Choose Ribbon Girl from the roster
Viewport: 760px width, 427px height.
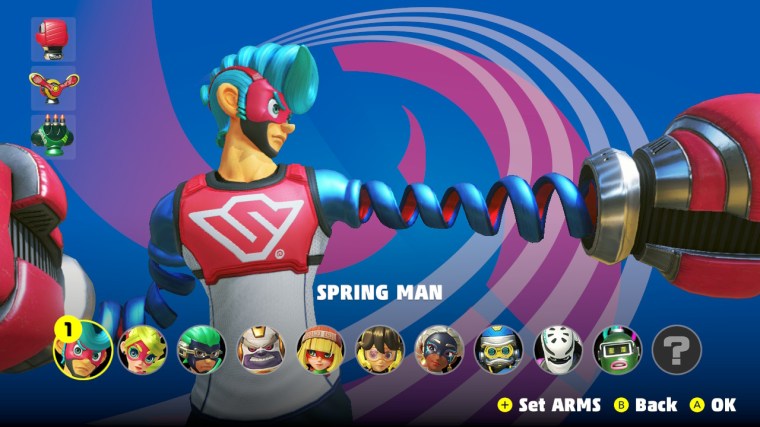pyautogui.click(x=142, y=350)
